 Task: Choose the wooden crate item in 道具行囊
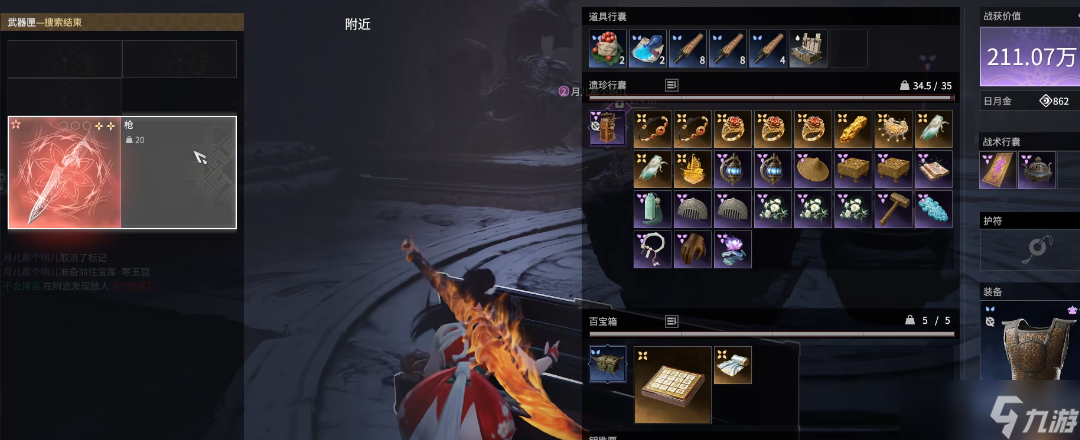pyautogui.click(x=808, y=48)
